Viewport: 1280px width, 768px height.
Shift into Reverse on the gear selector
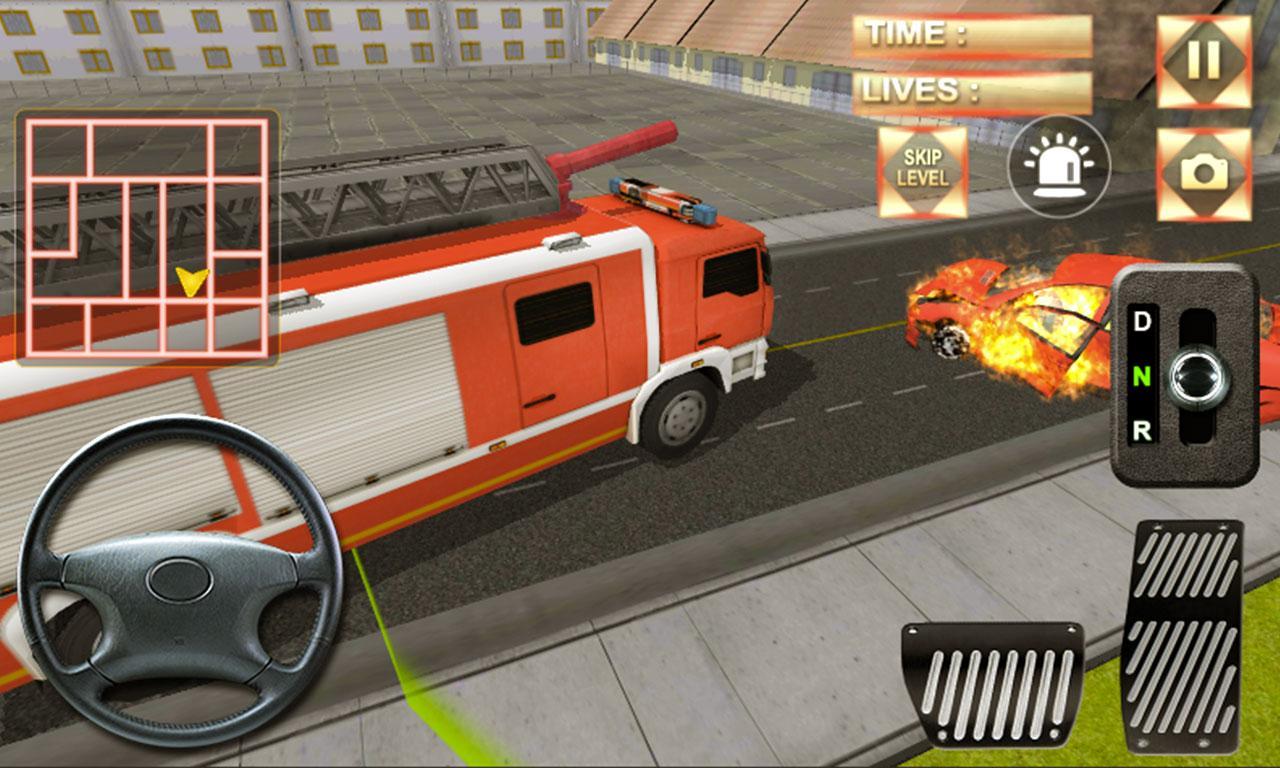[x=1143, y=432]
